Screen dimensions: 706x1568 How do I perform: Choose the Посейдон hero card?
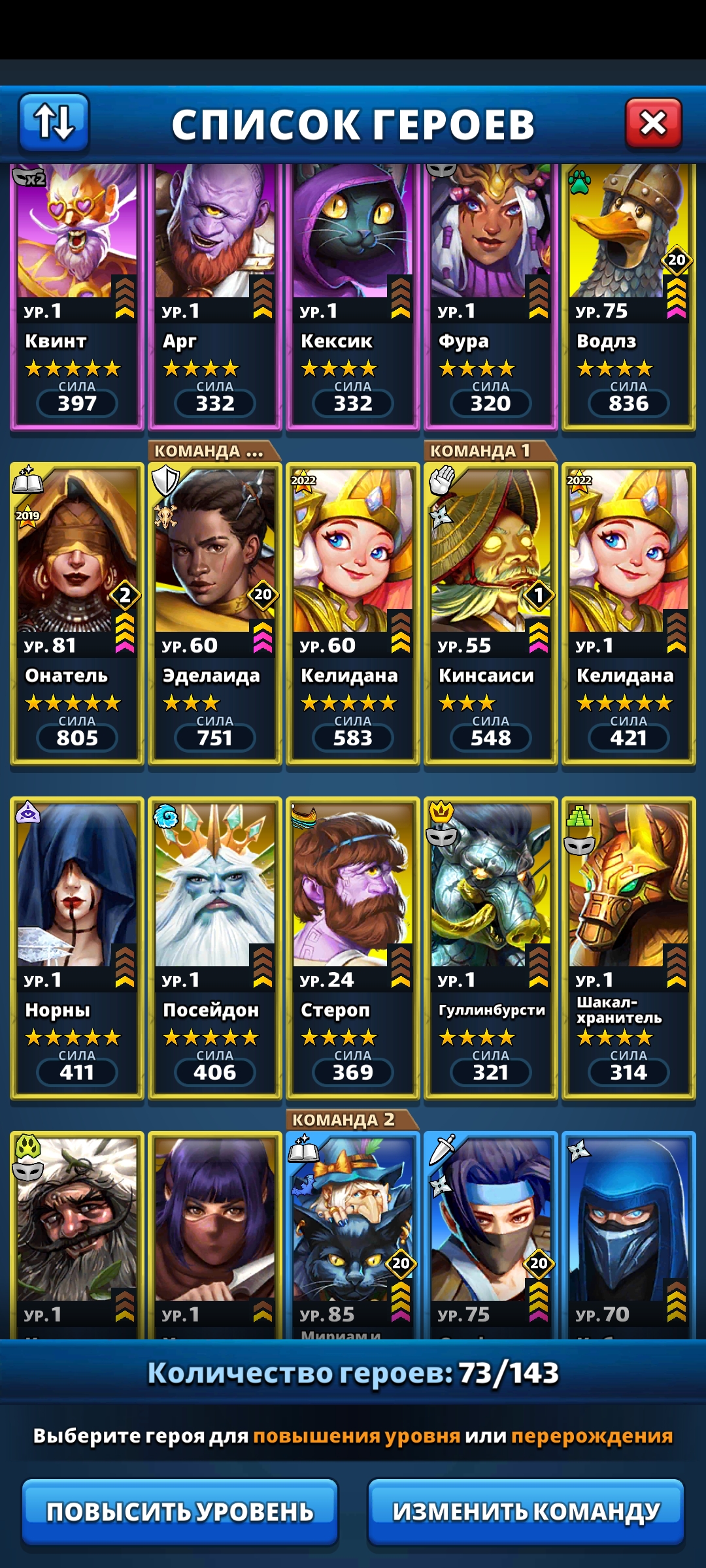(215, 947)
